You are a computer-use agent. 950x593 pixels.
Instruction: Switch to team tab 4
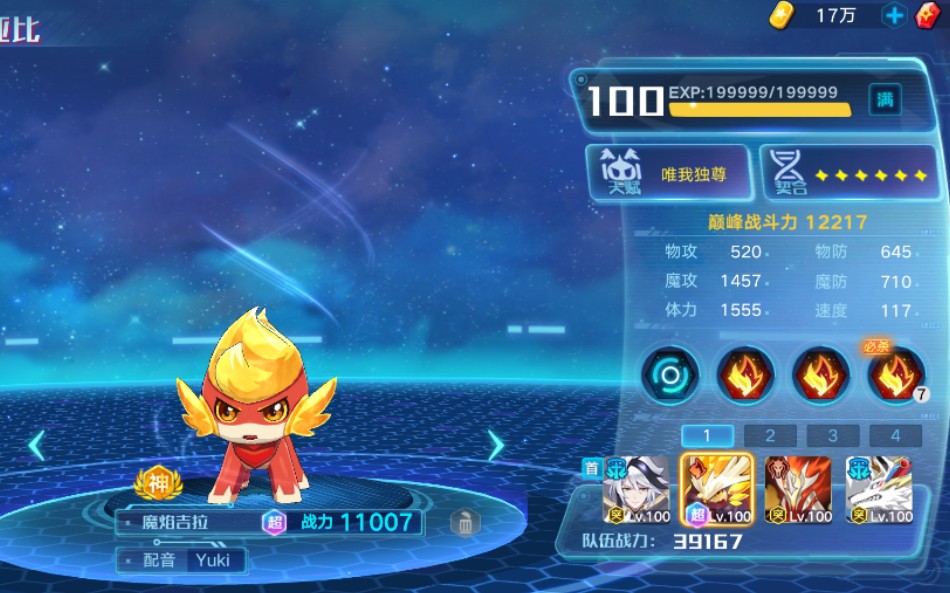(895, 436)
